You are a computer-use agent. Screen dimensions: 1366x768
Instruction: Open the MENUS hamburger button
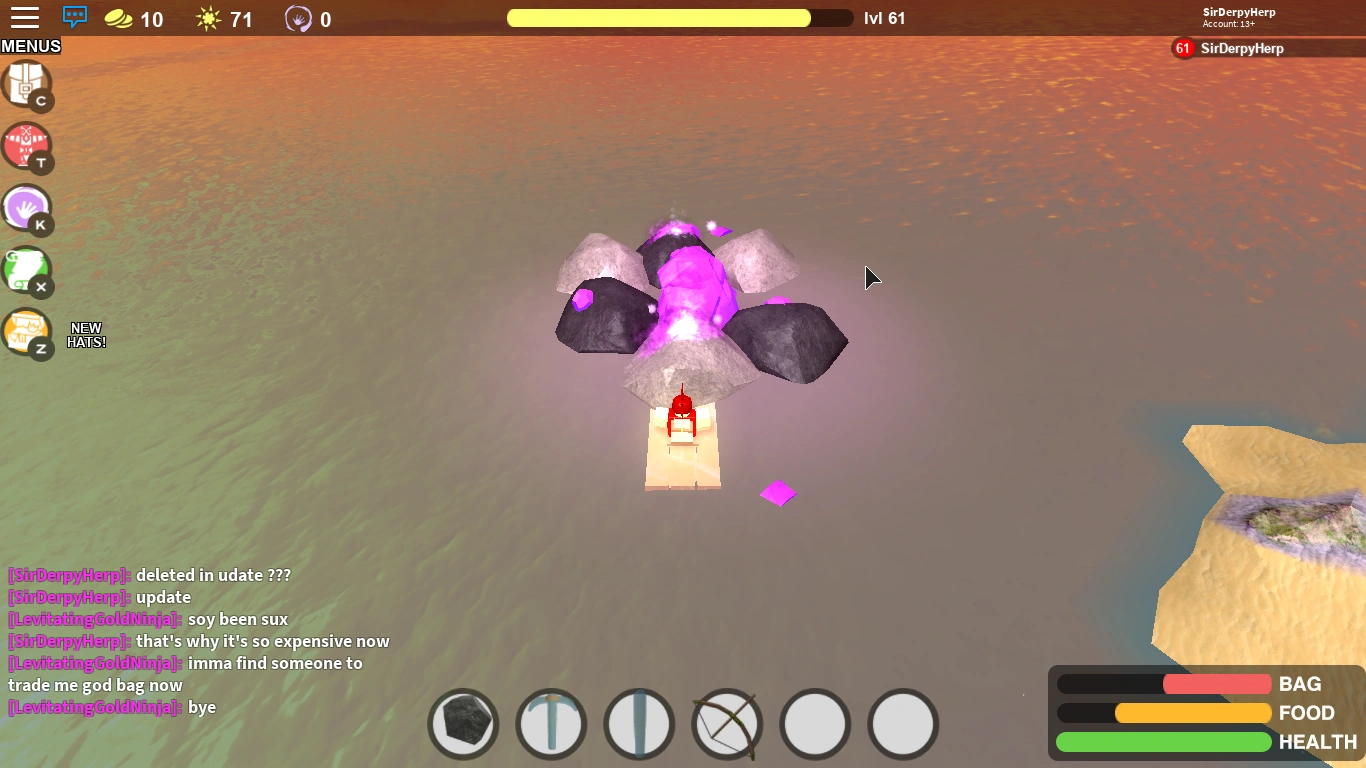pyautogui.click(x=25, y=17)
